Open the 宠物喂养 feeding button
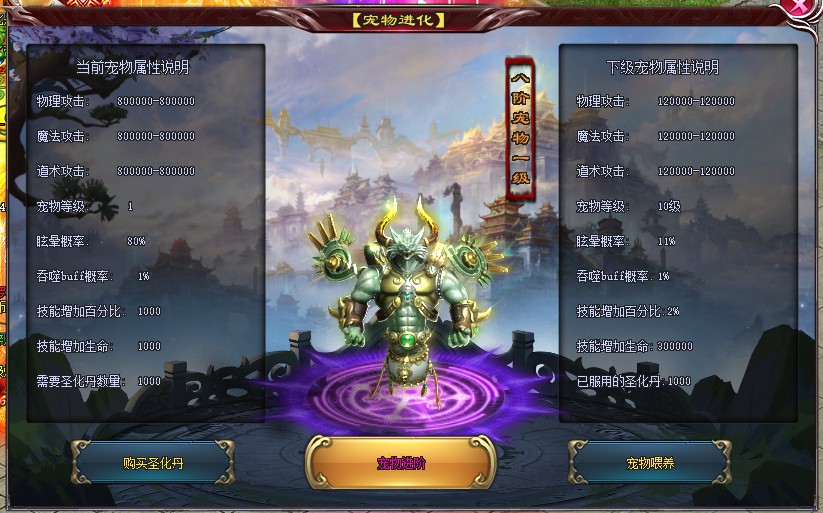Viewport: 823px width, 513px height. pyautogui.click(x=650, y=463)
